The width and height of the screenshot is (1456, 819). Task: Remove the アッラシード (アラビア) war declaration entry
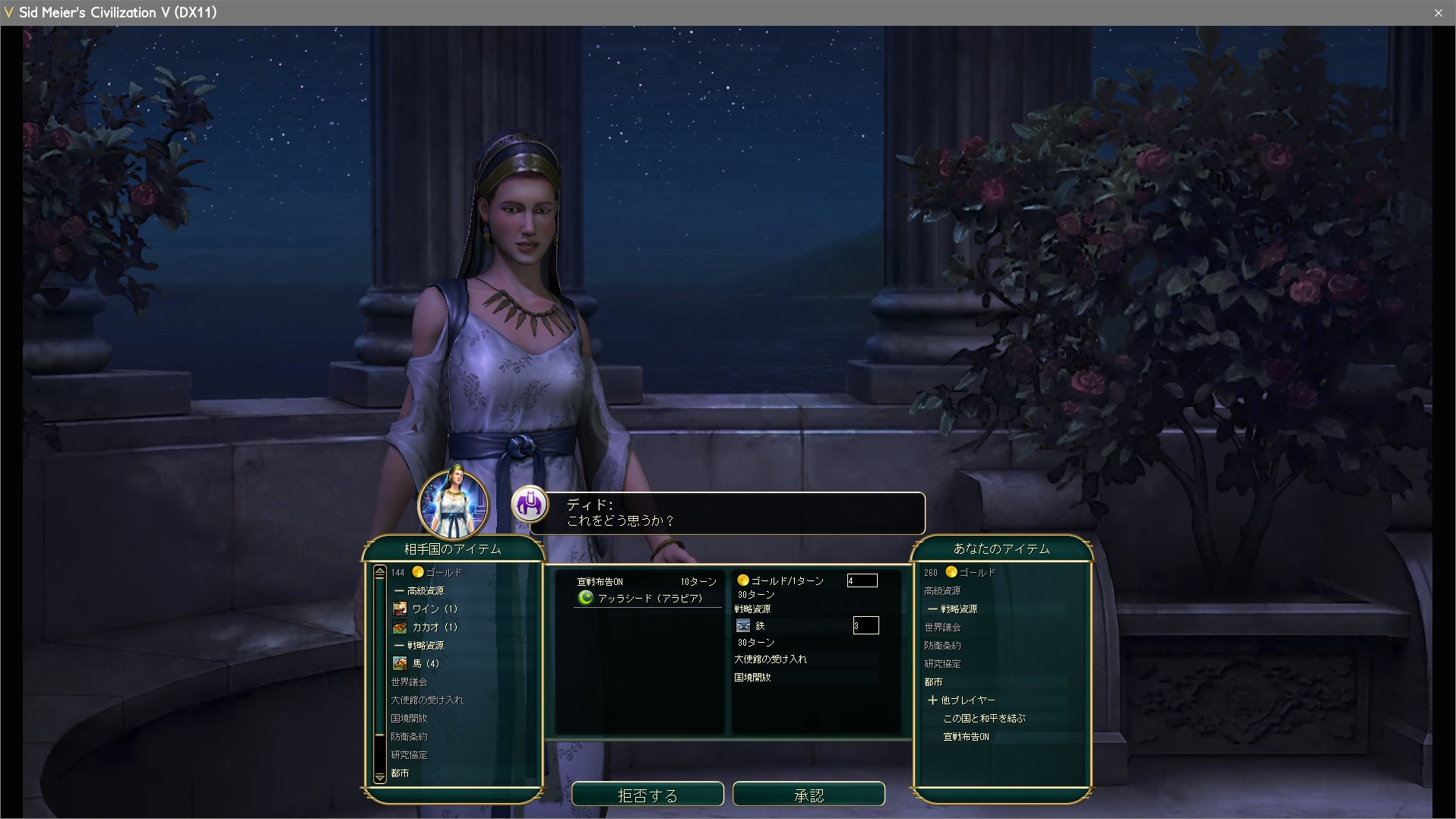[647, 598]
